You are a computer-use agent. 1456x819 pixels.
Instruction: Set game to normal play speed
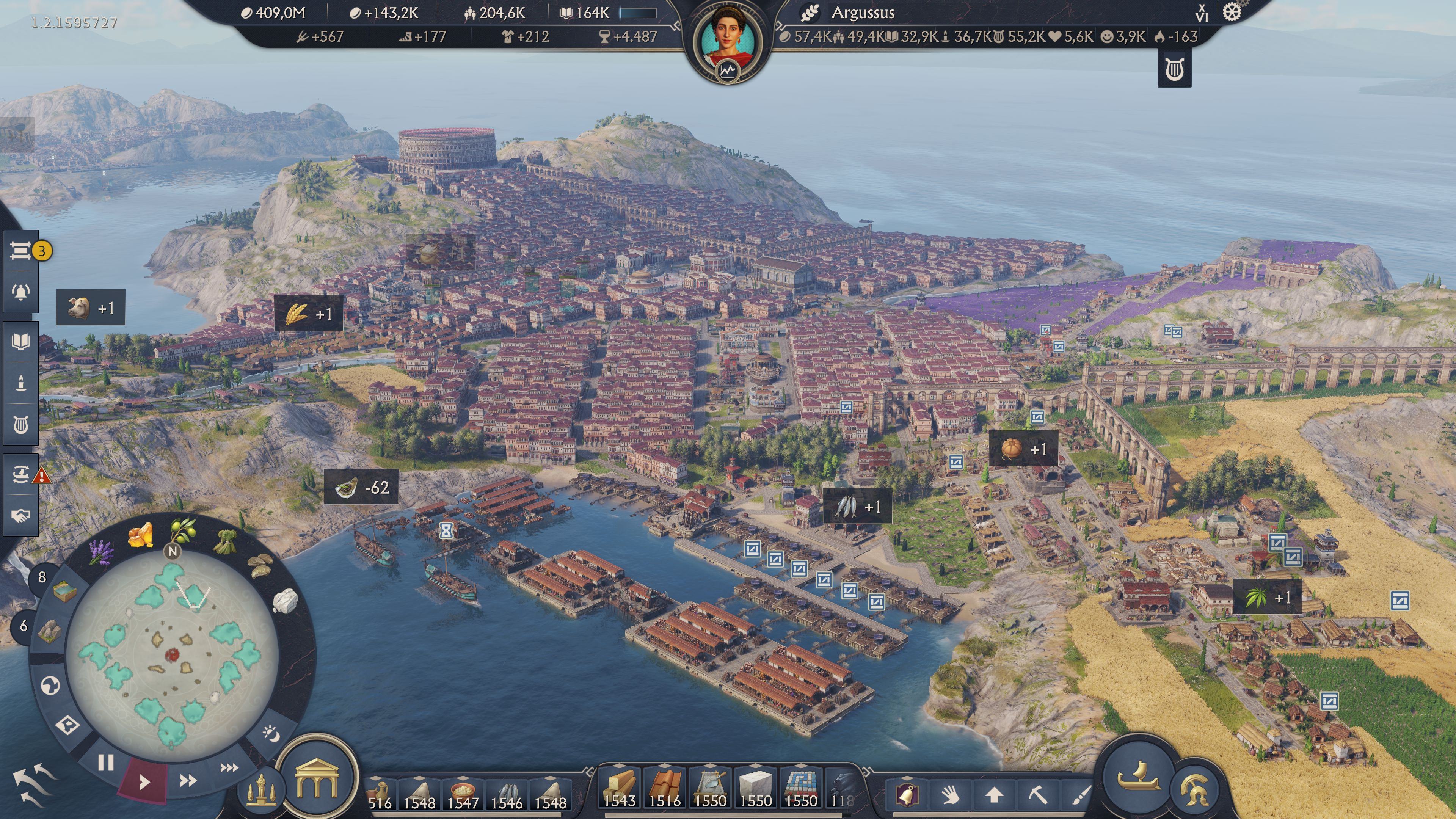tap(144, 782)
